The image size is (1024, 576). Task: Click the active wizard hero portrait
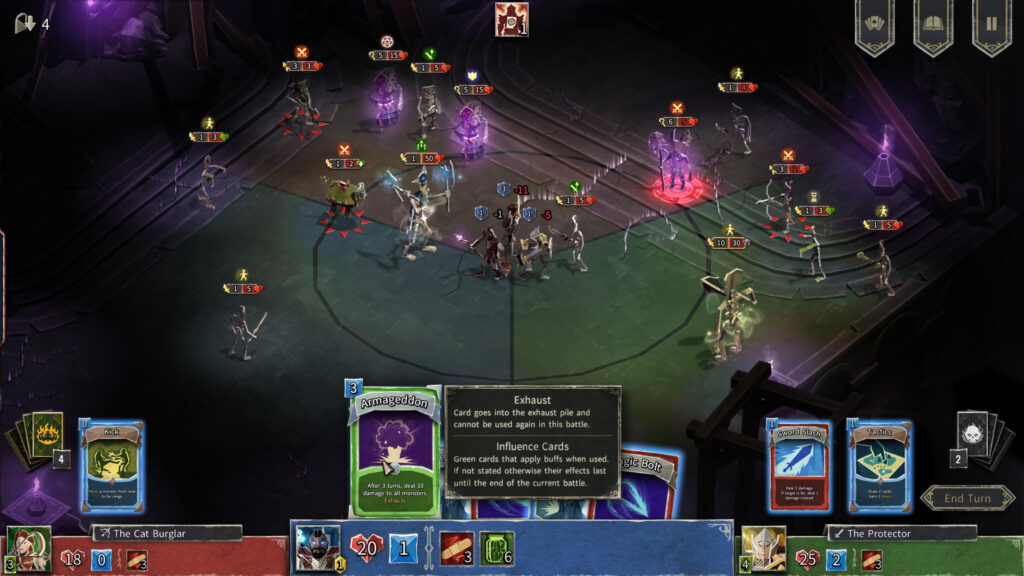click(x=318, y=548)
